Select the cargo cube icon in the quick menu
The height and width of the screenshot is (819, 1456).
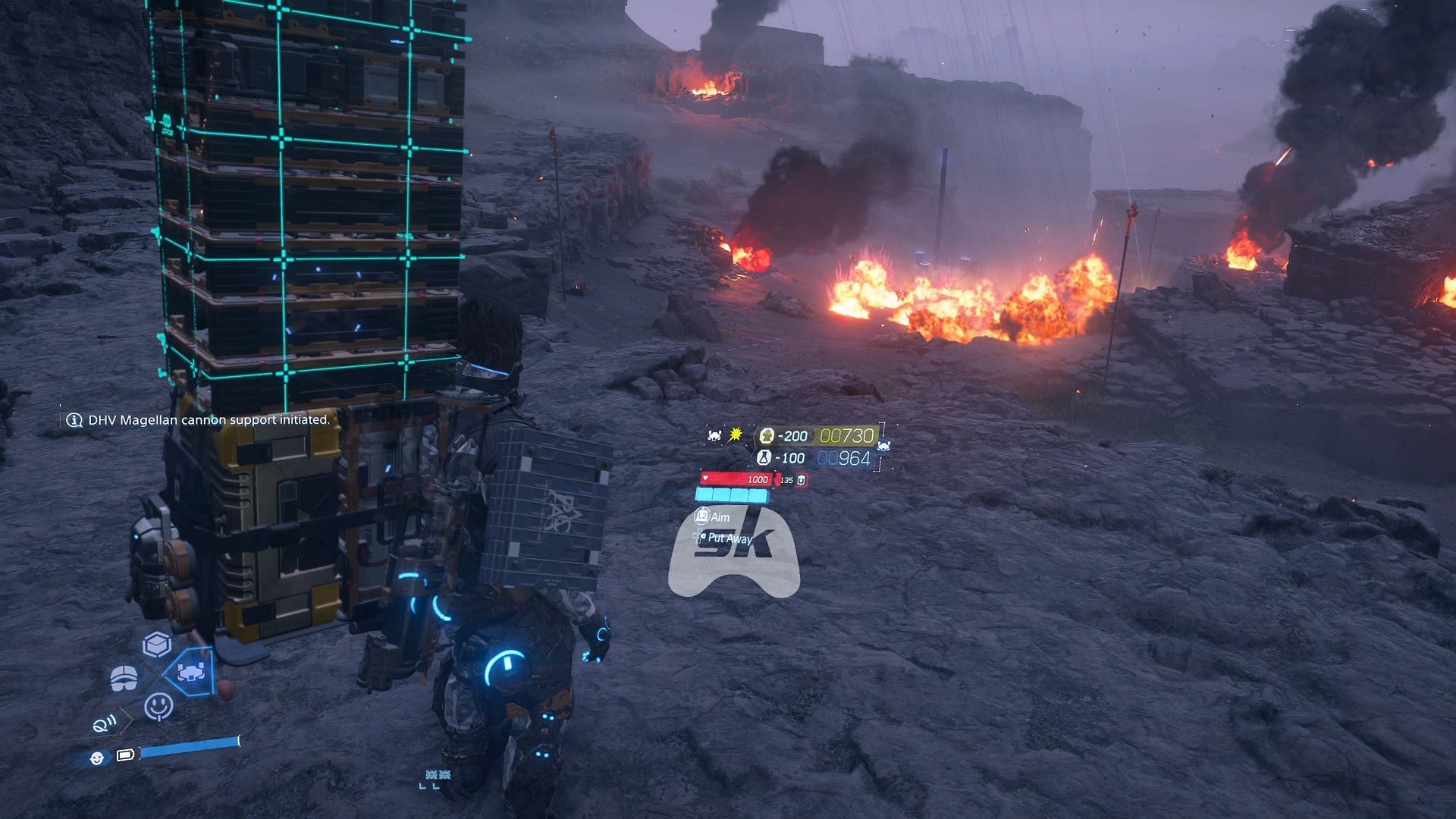pos(157,645)
